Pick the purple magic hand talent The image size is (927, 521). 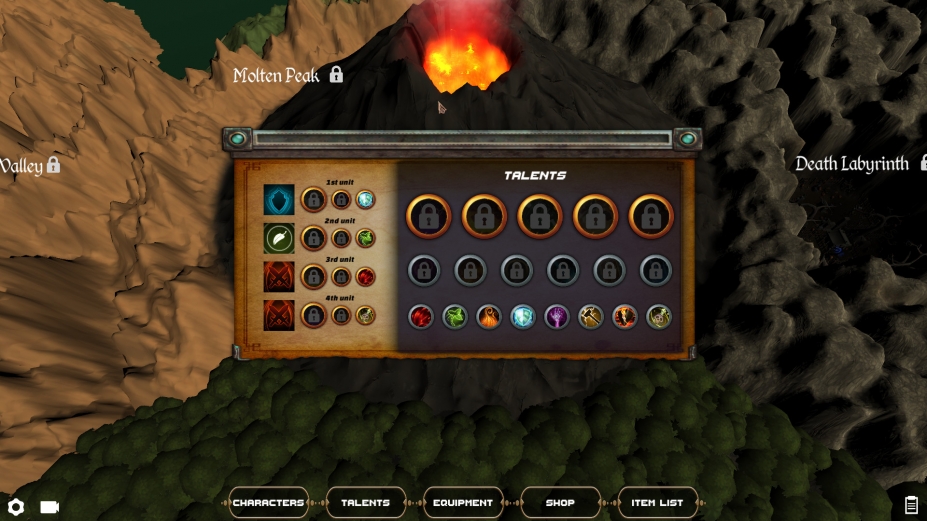[557, 317]
